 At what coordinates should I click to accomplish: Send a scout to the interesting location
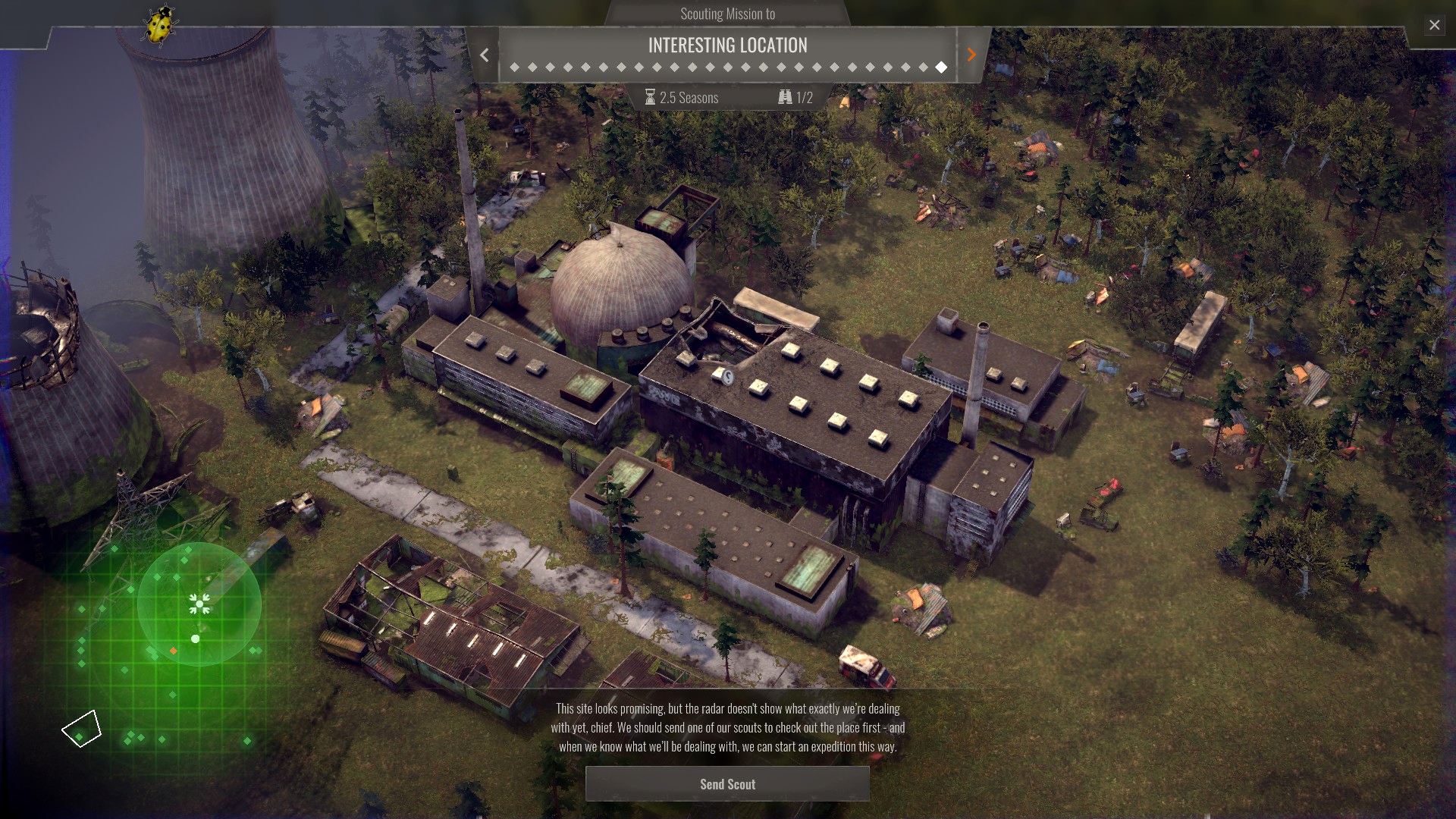tap(727, 784)
